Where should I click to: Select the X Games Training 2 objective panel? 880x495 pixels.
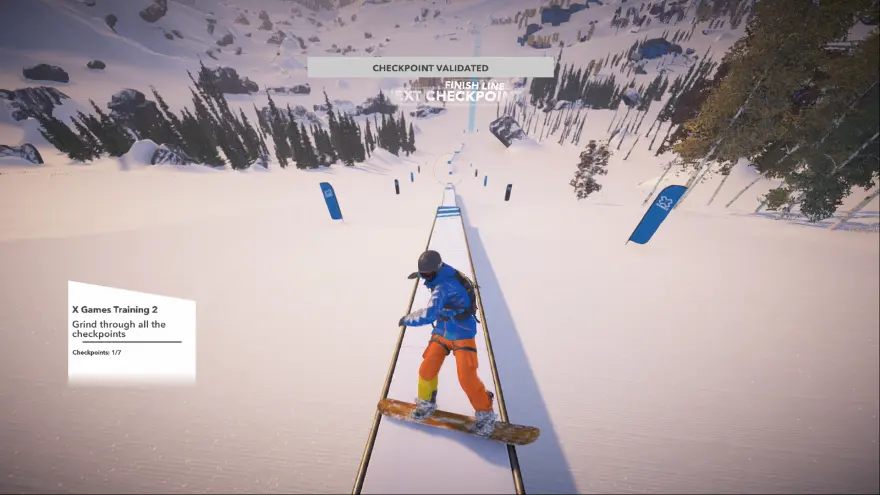tap(131, 333)
